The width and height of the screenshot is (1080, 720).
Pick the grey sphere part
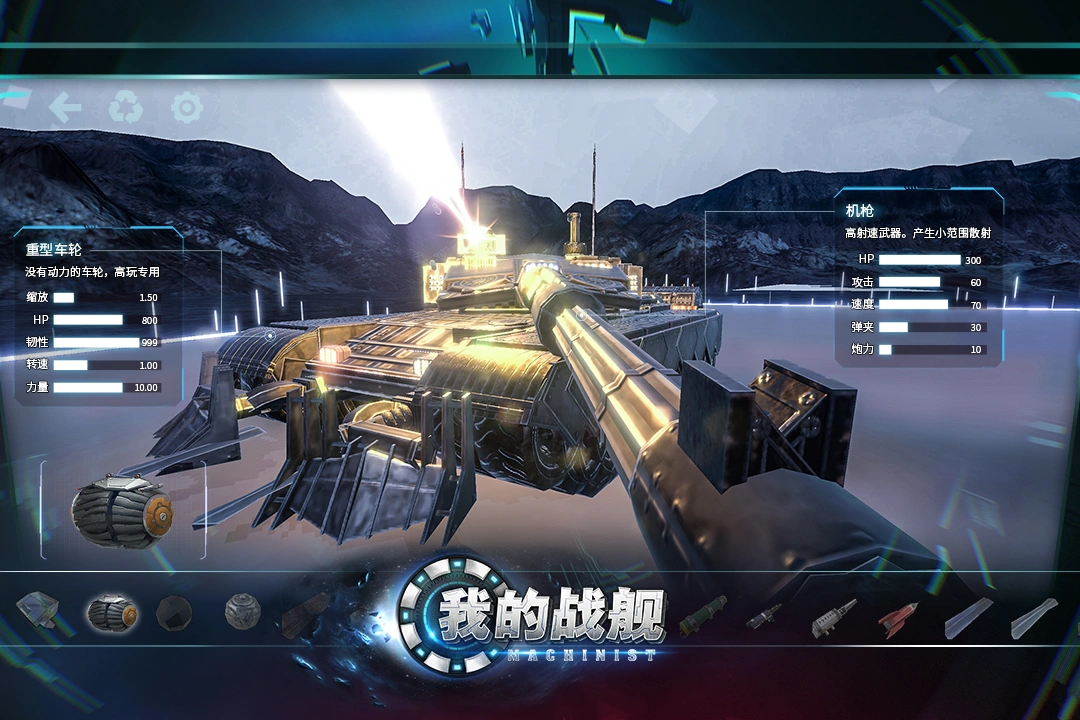point(242,612)
